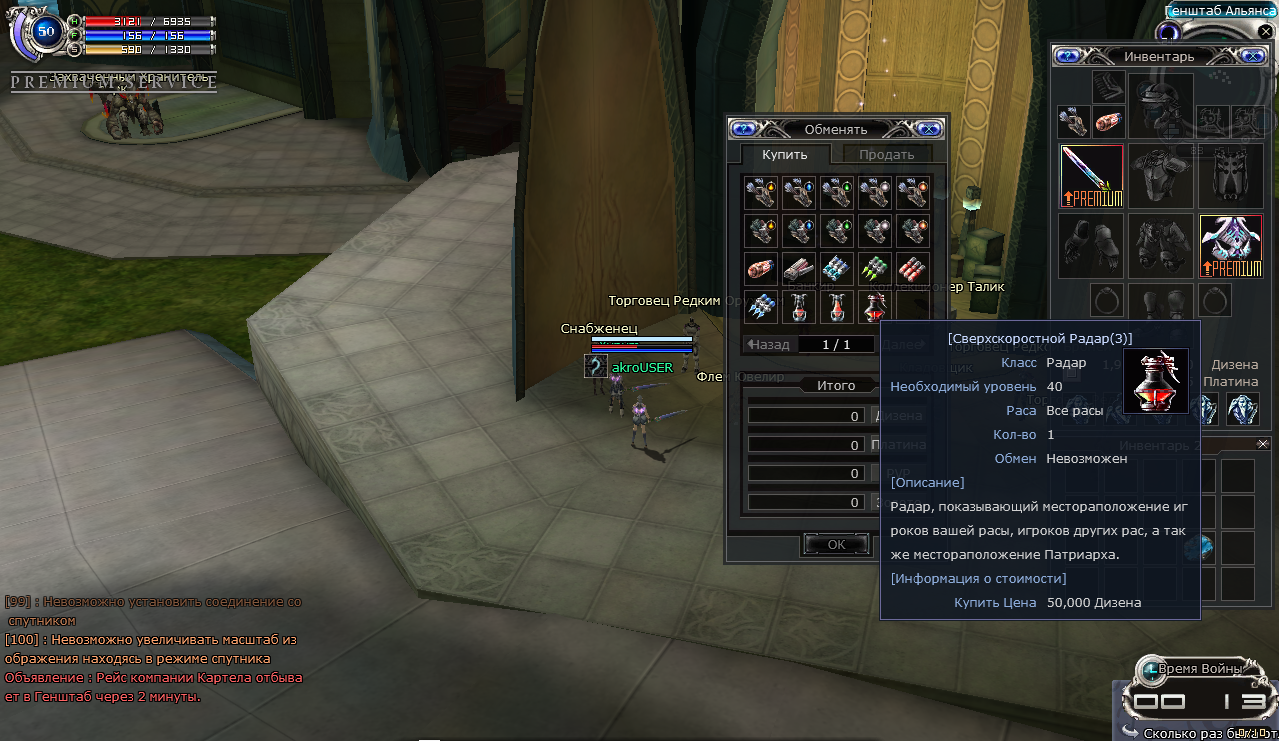Screen dimensions: 1279x741
Task: Select the red radar flask in shop
Action: point(875,307)
